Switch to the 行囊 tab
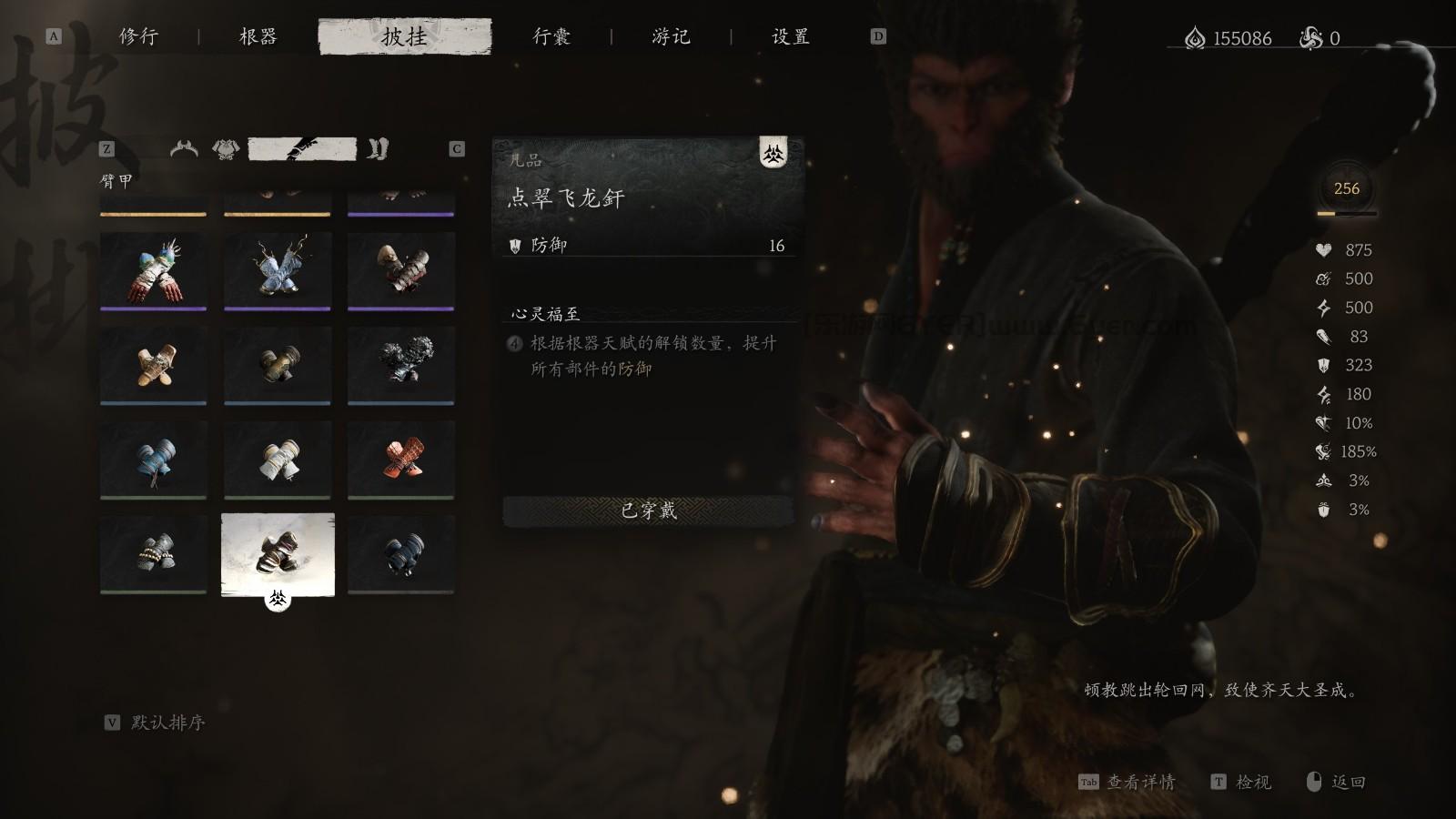This screenshot has width=1456, height=819. click(x=551, y=37)
